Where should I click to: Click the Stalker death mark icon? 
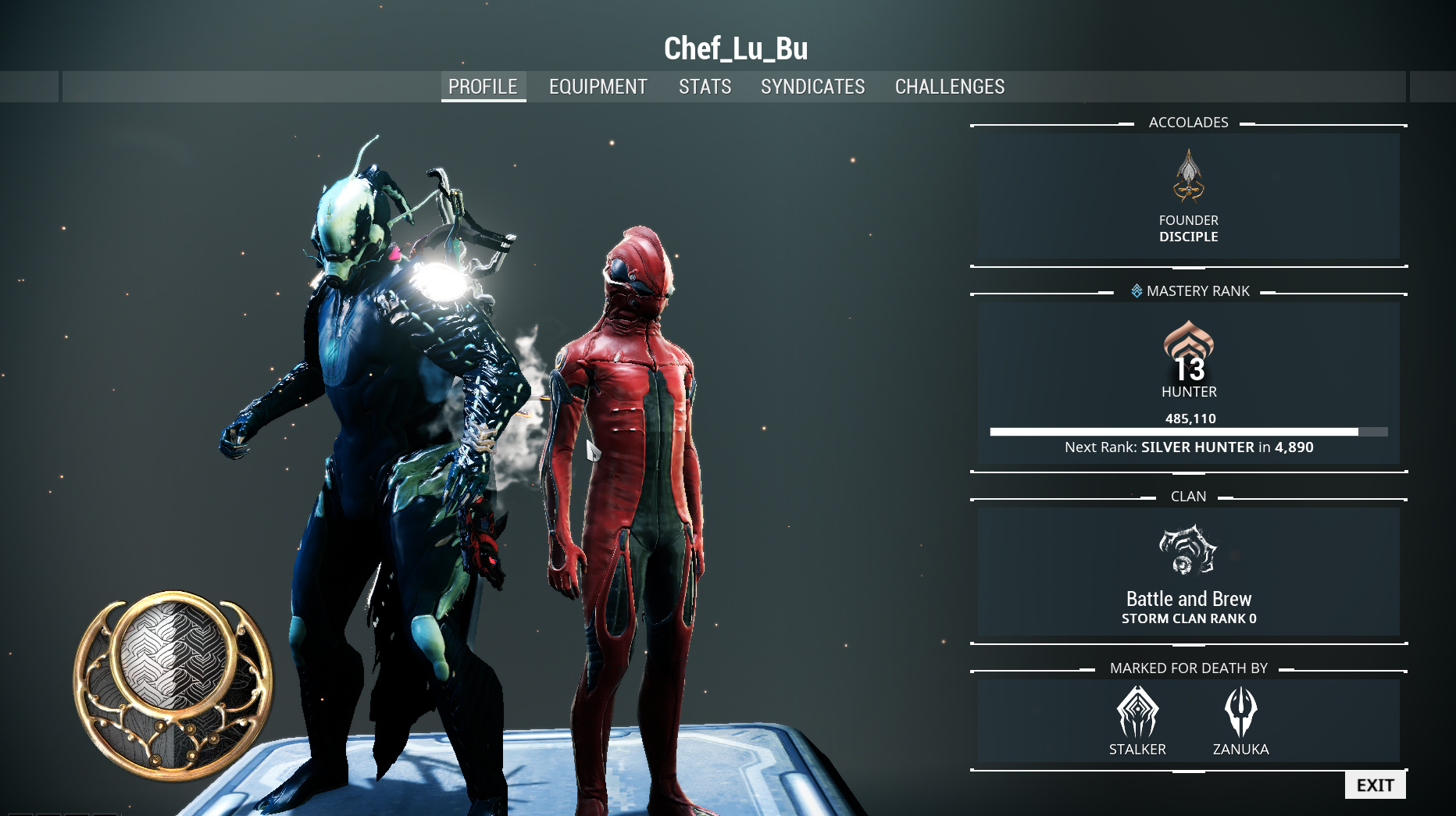tap(1137, 712)
